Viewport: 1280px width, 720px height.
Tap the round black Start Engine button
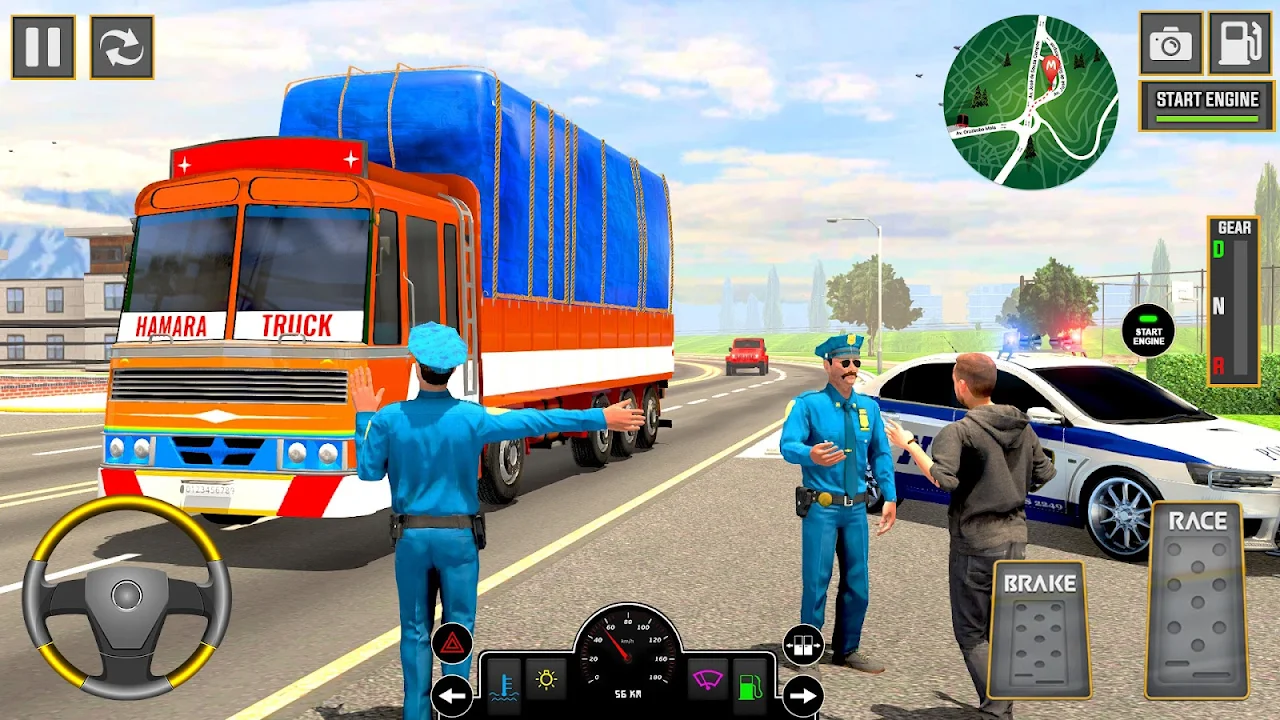coord(1148,331)
